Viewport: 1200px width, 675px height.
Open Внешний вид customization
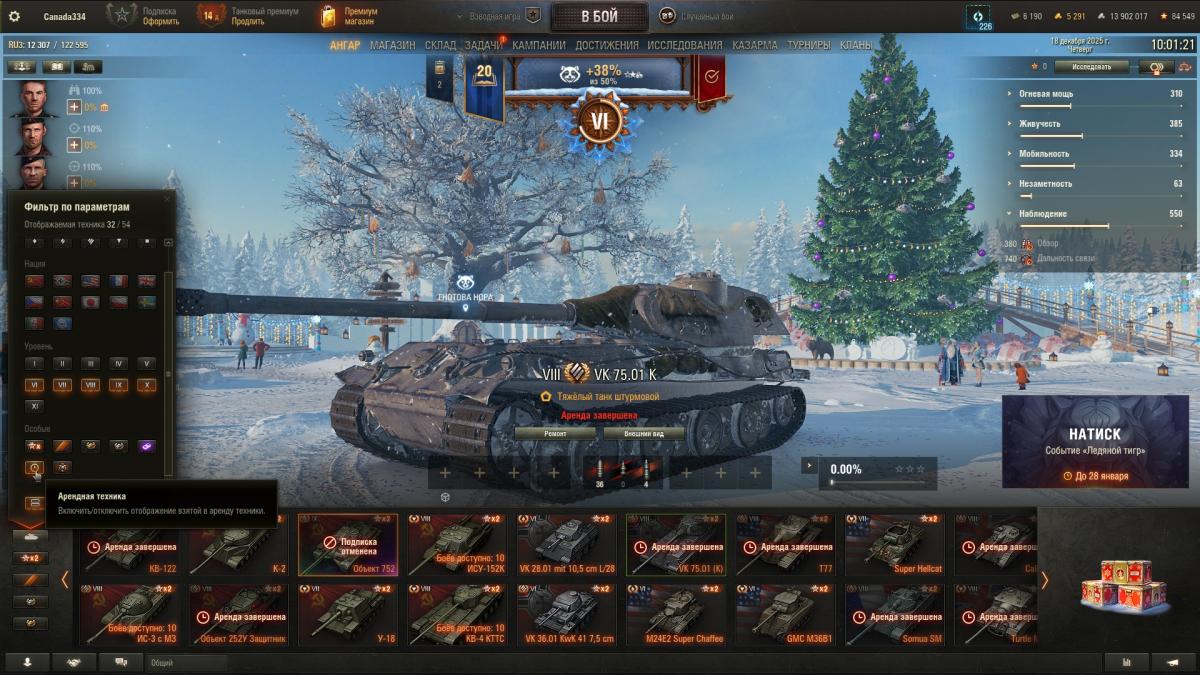coord(644,433)
